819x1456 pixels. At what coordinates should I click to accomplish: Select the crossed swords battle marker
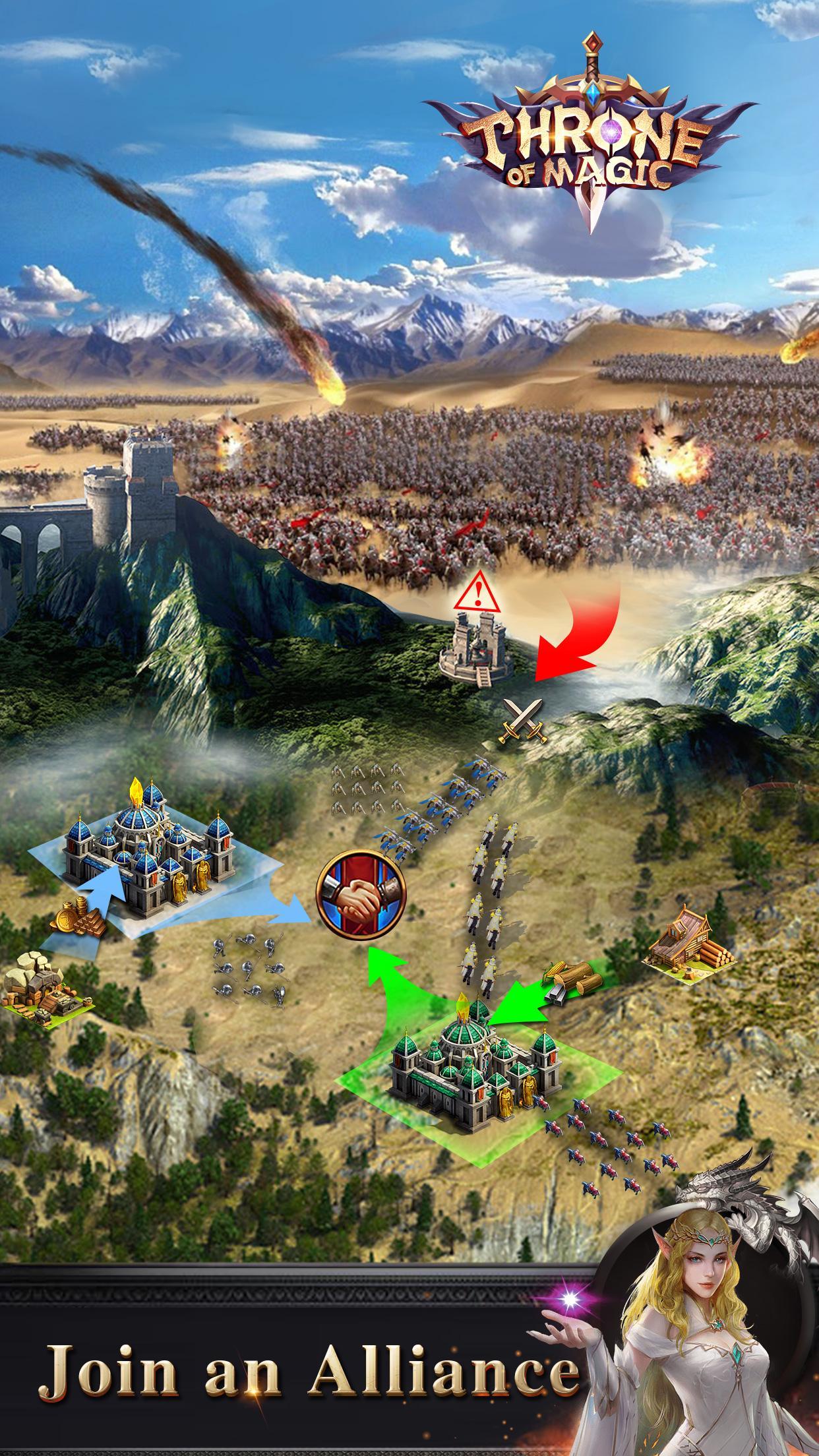coord(522,721)
